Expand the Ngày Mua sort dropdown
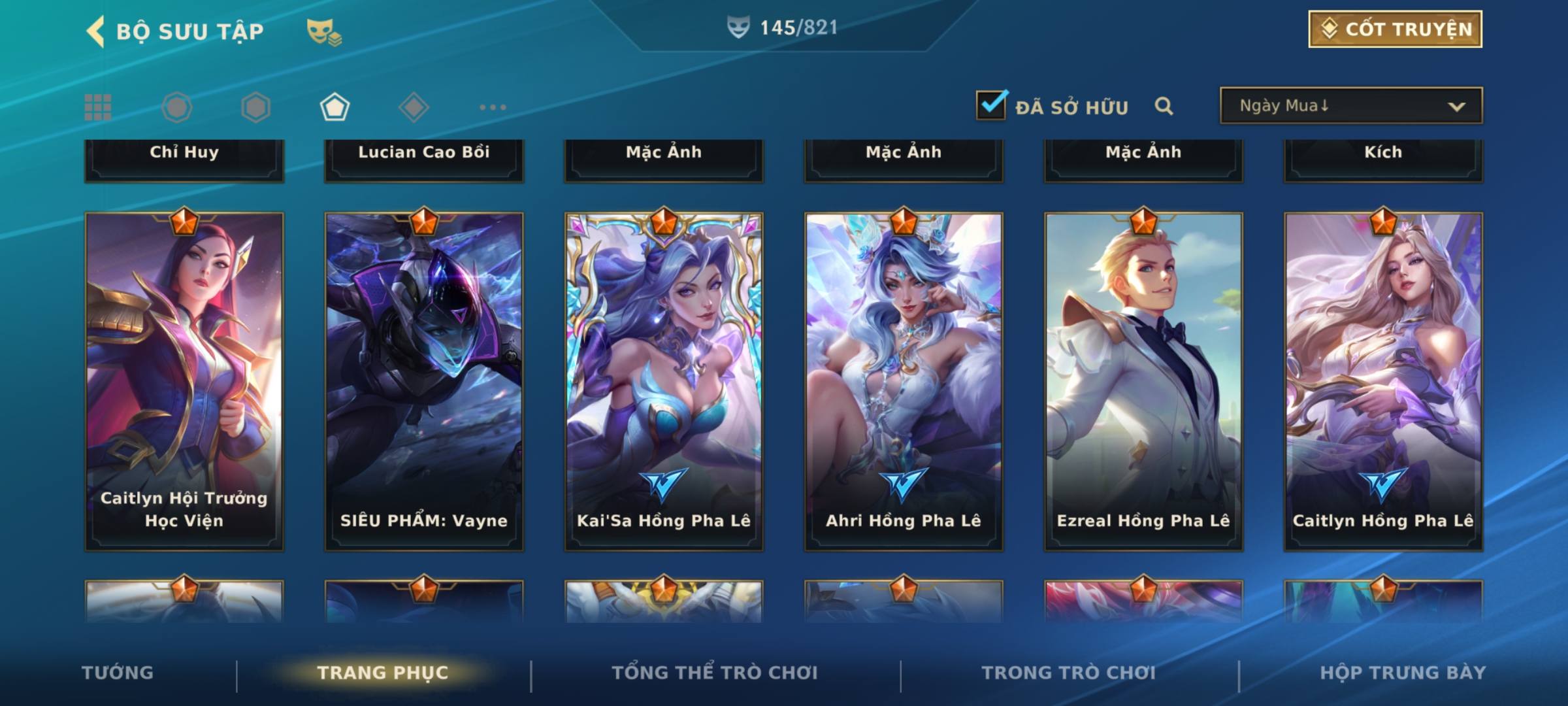1568x706 pixels. click(x=1351, y=106)
